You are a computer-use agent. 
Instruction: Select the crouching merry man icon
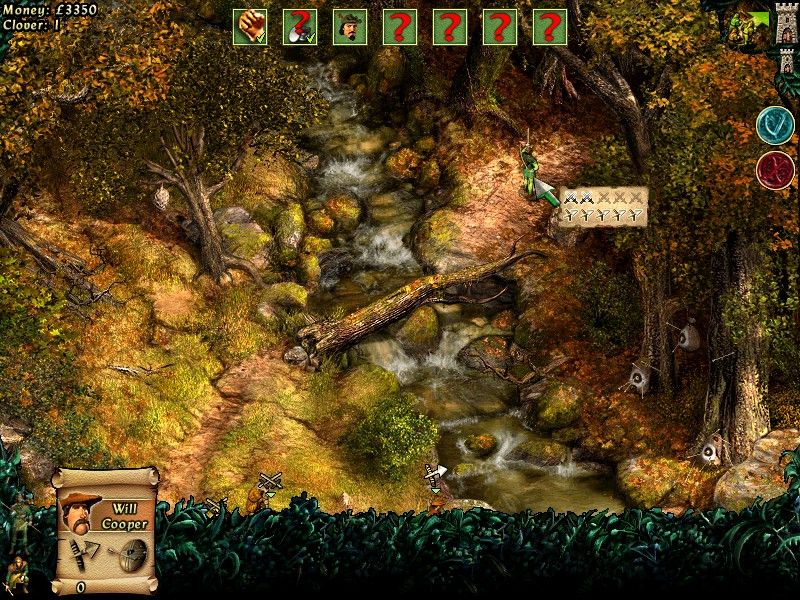17,576
